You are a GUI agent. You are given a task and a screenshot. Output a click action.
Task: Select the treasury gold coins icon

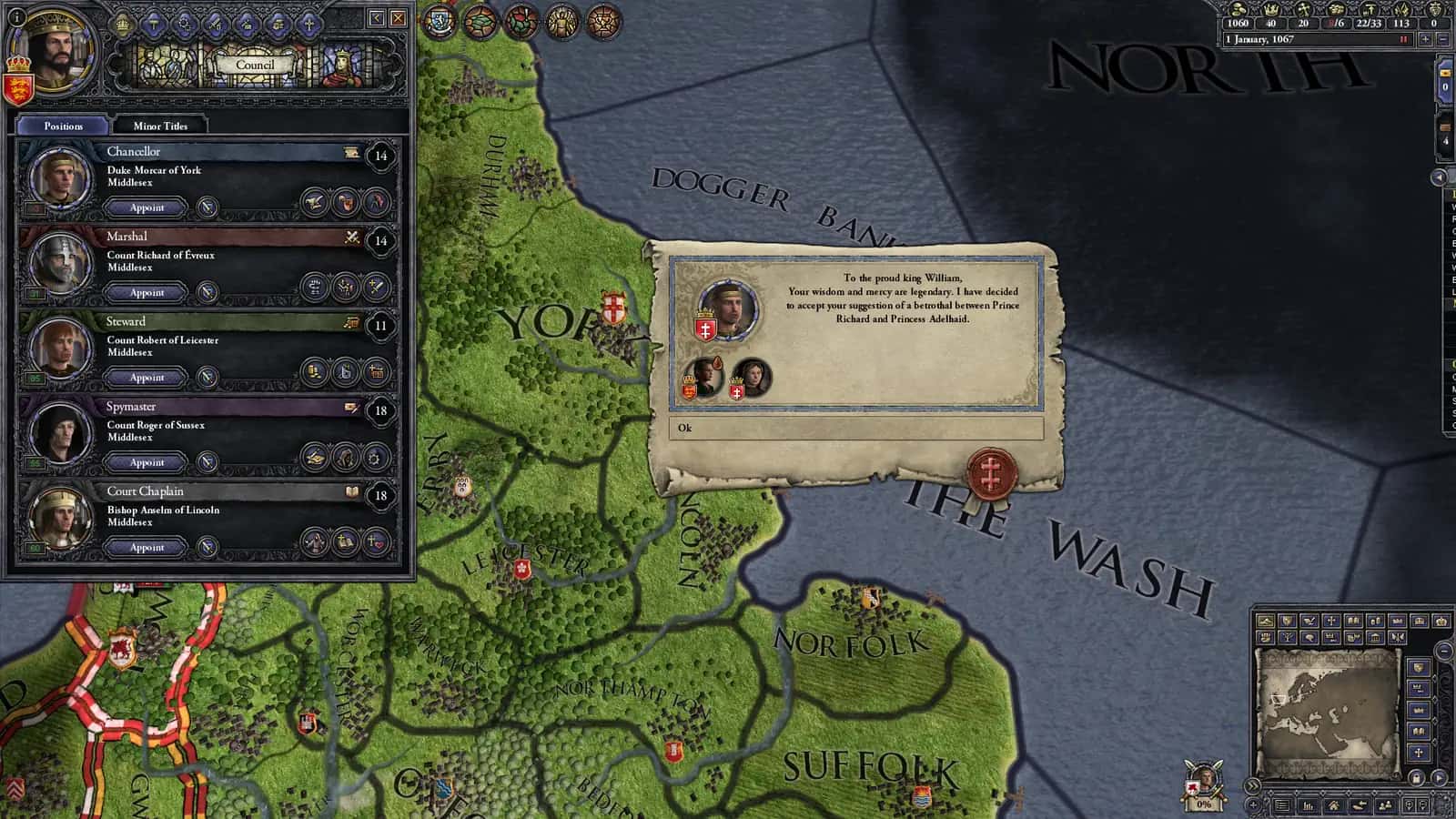pyautogui.click(x=1238, y=10)
